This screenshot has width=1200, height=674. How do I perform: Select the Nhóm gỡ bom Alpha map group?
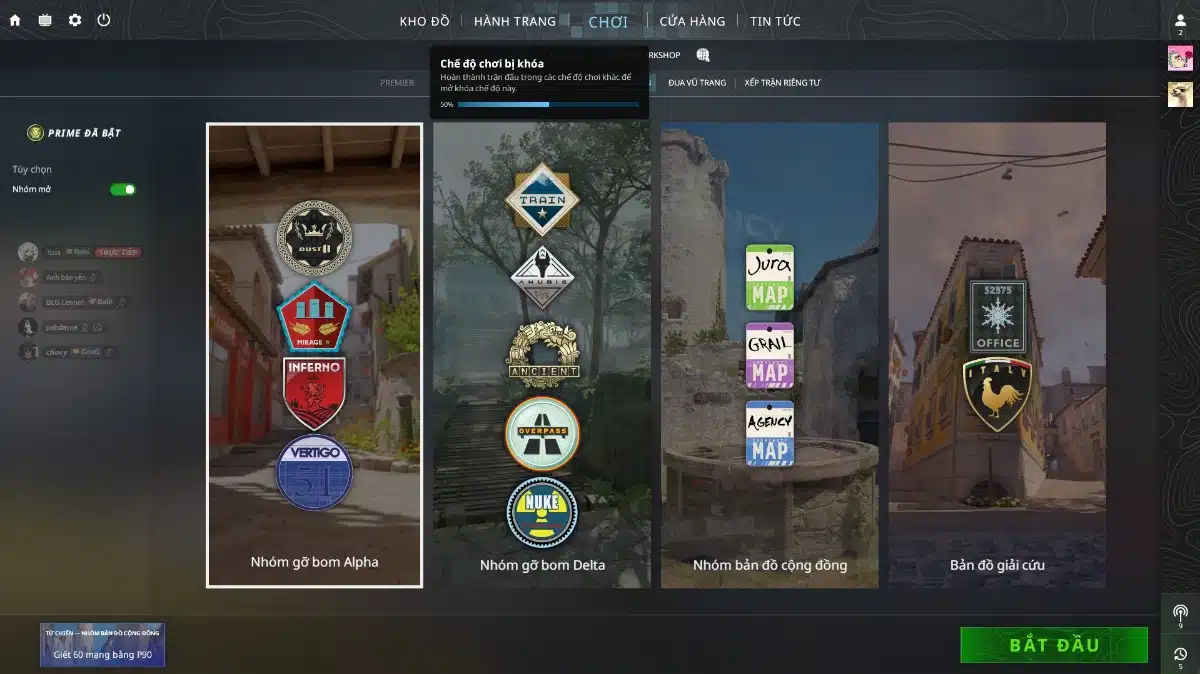pyautogui.click(x=314, y=355)
